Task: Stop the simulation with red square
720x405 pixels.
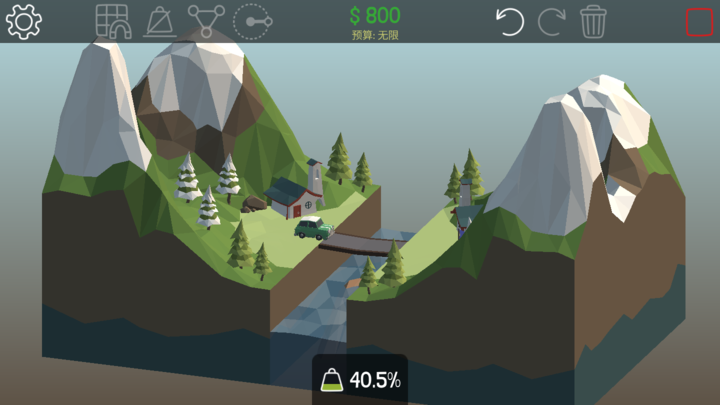Action: [699, 22]
